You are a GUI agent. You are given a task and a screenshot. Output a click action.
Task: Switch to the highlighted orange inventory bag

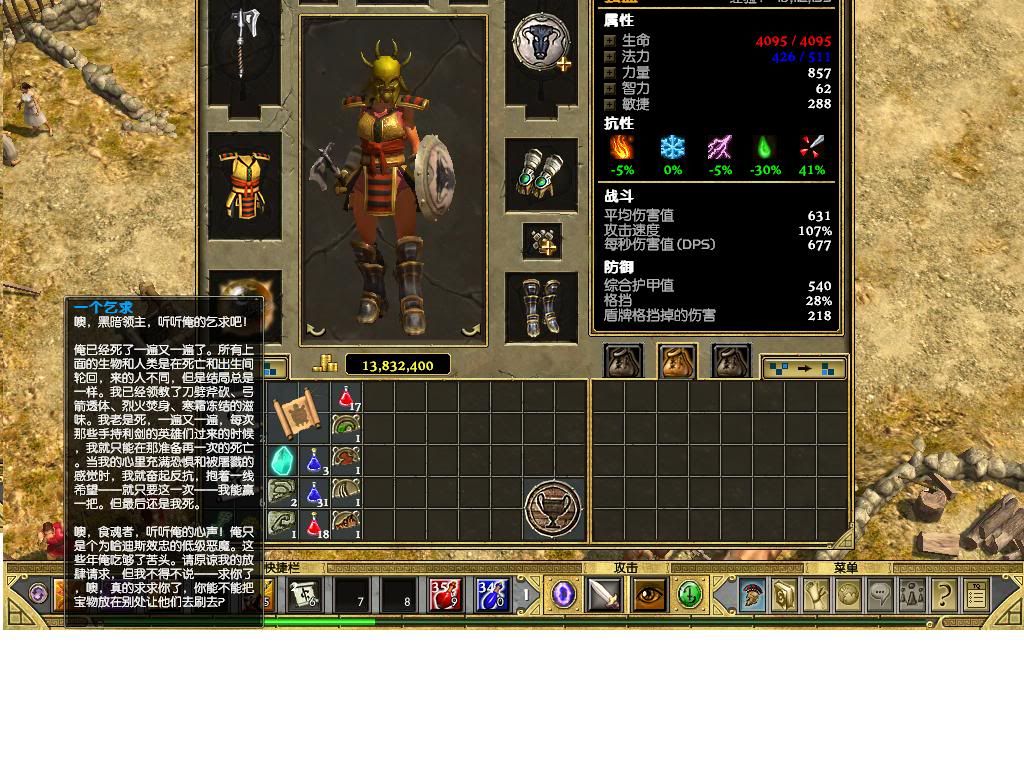(x=677, y=362)
